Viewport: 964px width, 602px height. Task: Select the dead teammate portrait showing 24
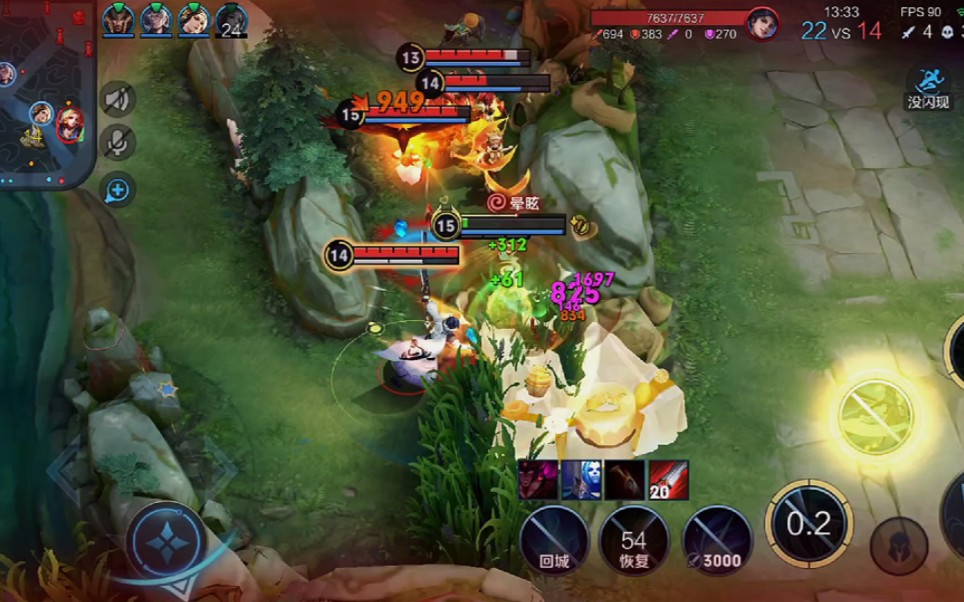231,21
